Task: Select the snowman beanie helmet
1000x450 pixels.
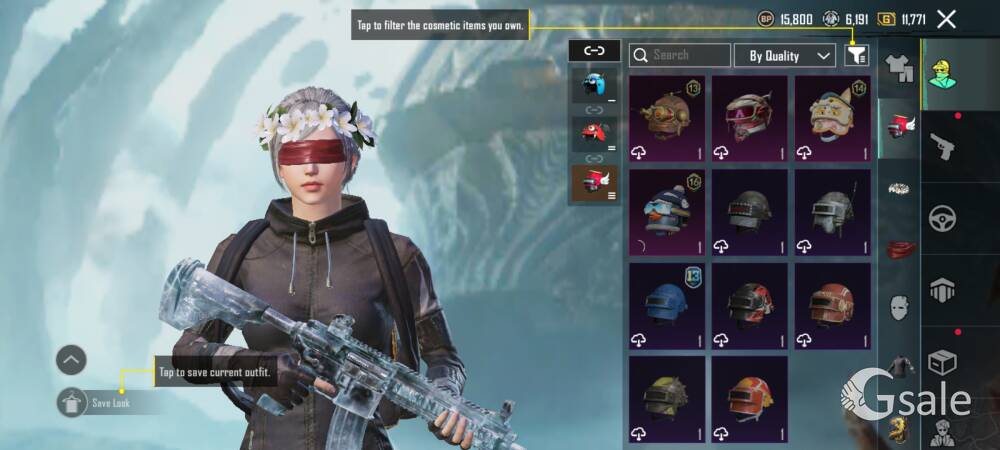Action: (667, 212)
